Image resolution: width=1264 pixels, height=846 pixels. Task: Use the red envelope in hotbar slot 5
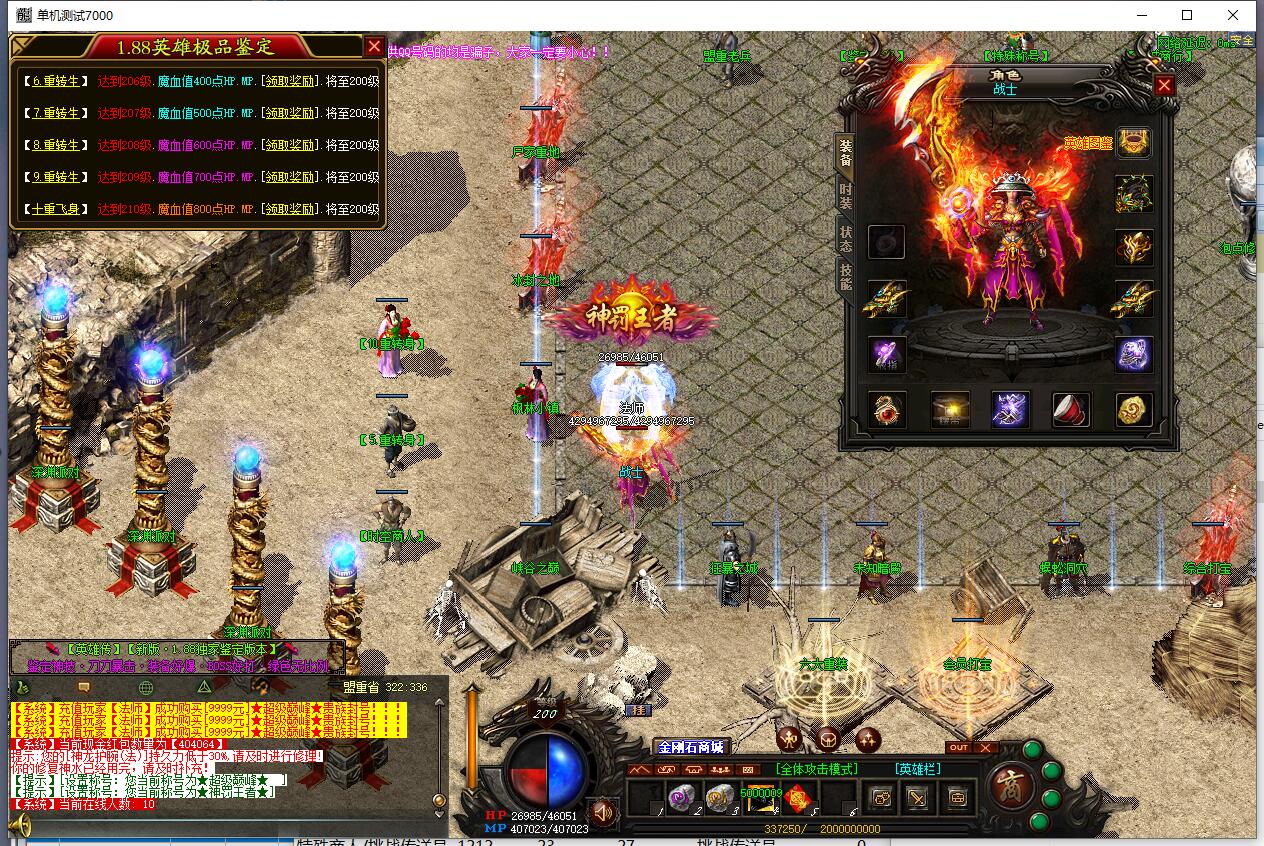797,798
